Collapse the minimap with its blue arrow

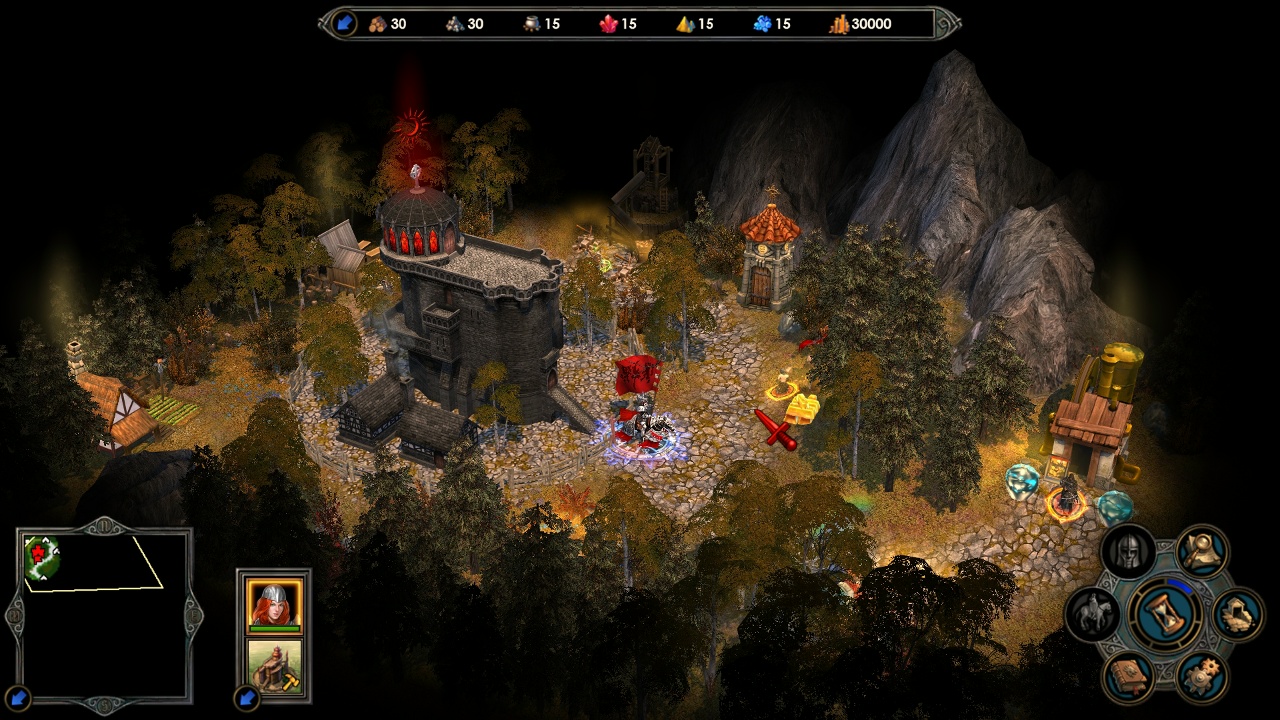(17, 697)
